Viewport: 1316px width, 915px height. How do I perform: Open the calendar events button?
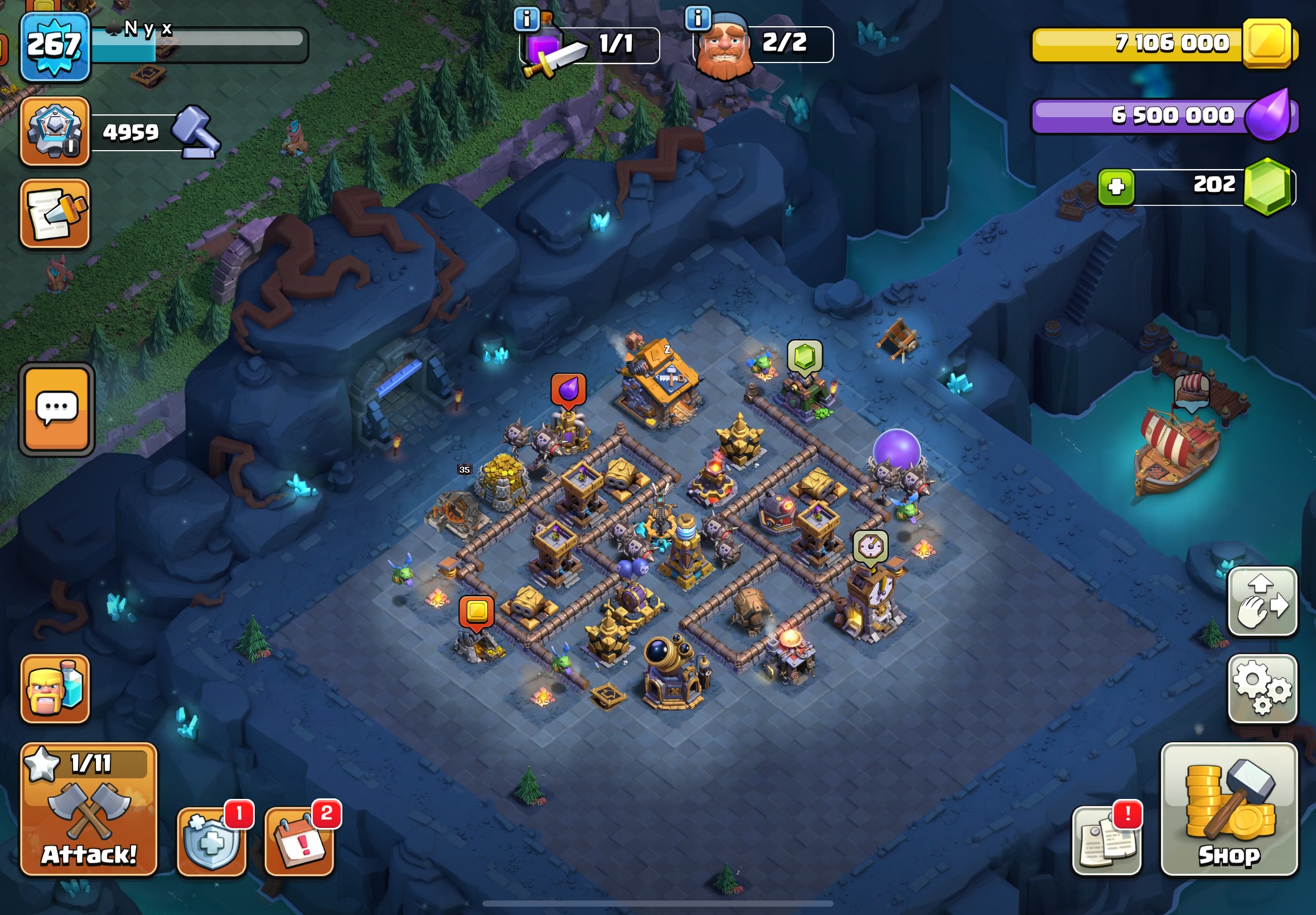point(299,841)
